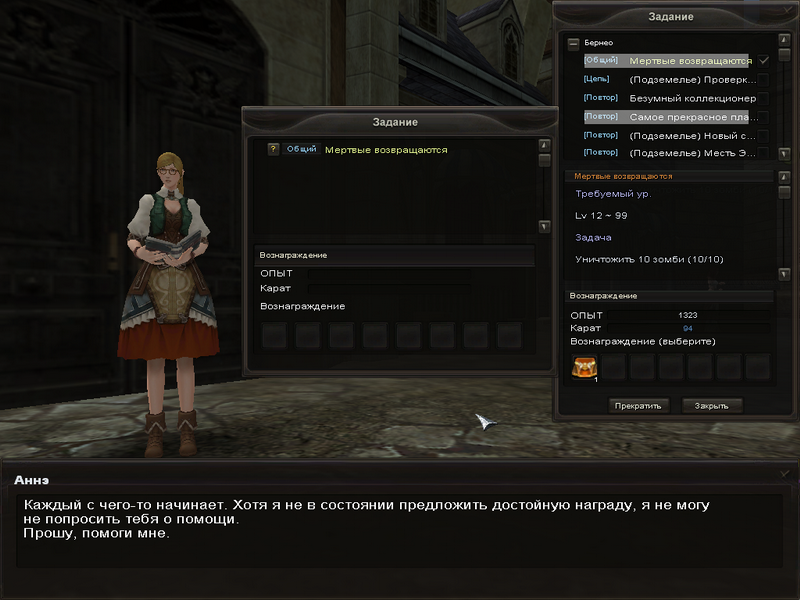Click down arrow of NPC quest list scrollbar
The height and width of the screenshot is (600, 800).
tap(544, 226)
